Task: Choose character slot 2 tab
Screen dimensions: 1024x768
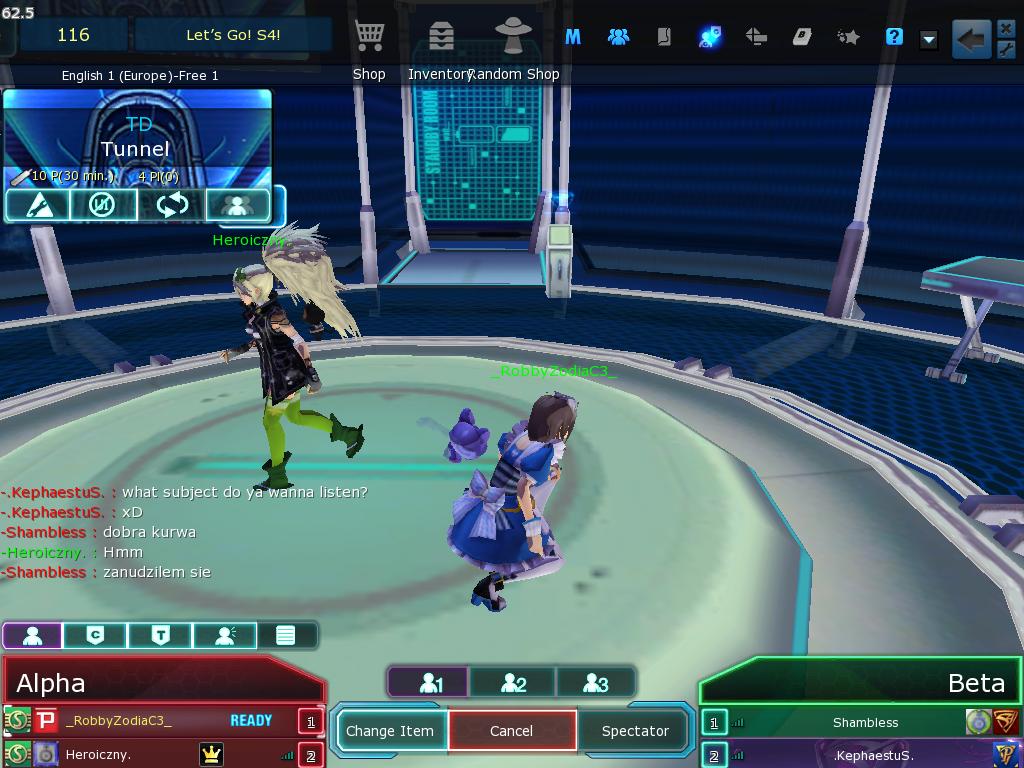Action: click(x=512, y=683)
